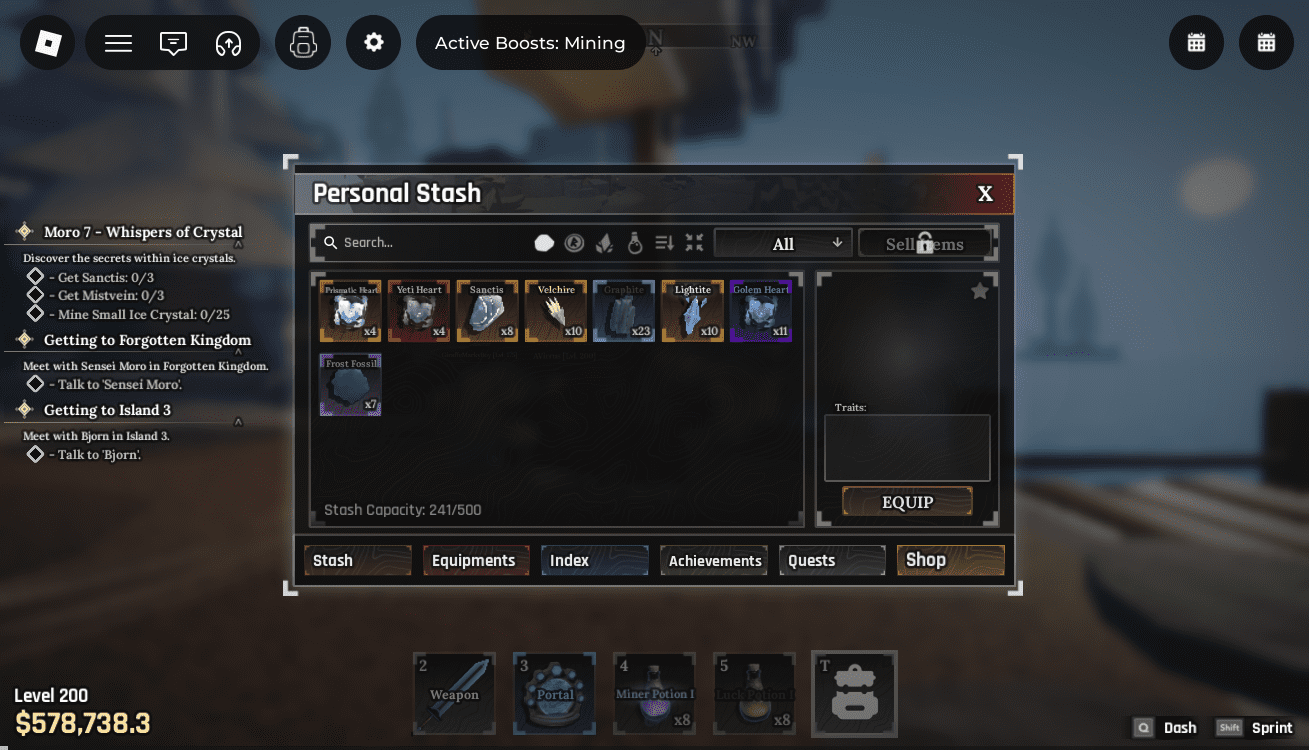This screenshot has height=750, width=1309.
Task: Sort the stash items
Action: click(x=663, y=242)
